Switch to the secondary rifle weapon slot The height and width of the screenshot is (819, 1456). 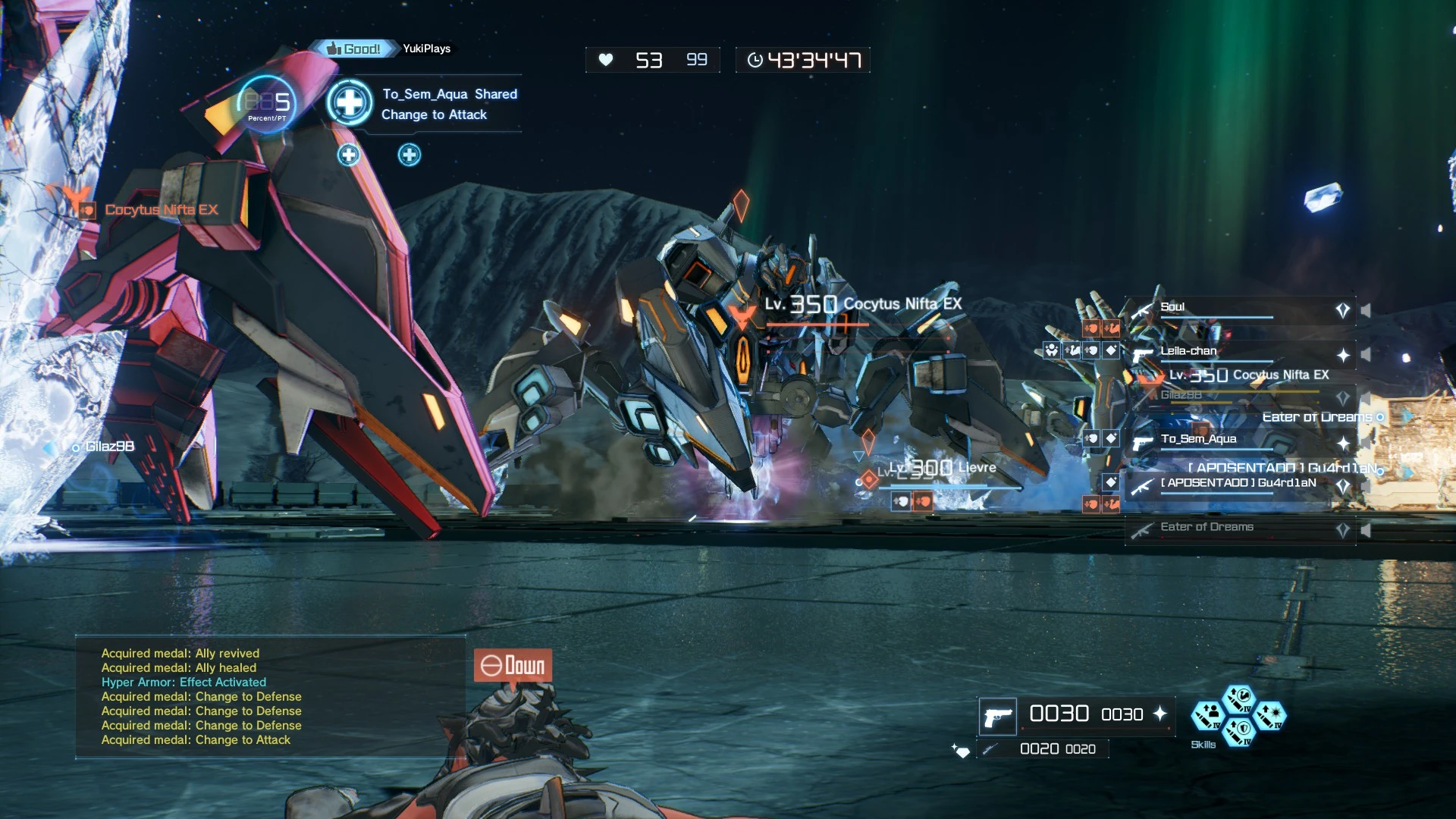(x=989, y=749)
